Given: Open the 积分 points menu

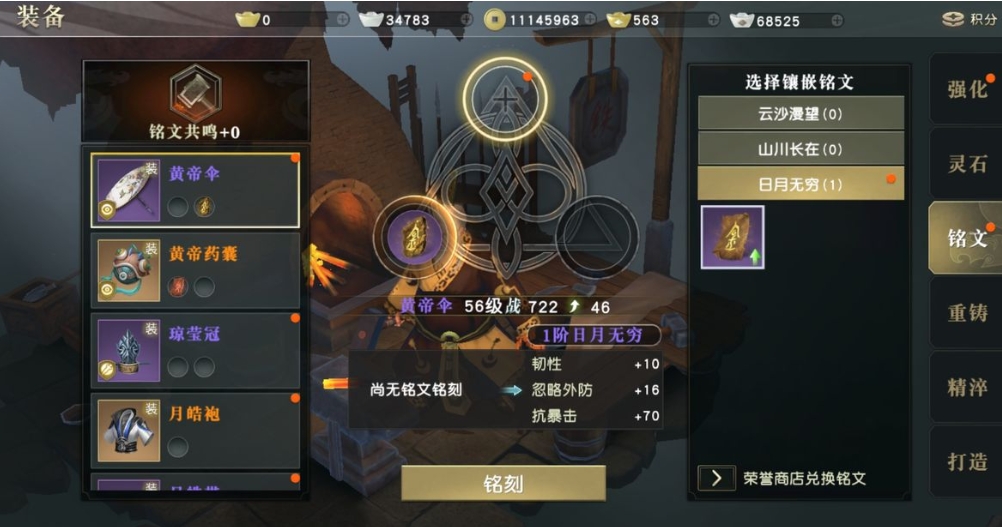Looking at the screenshot, I should pos(968,19).
